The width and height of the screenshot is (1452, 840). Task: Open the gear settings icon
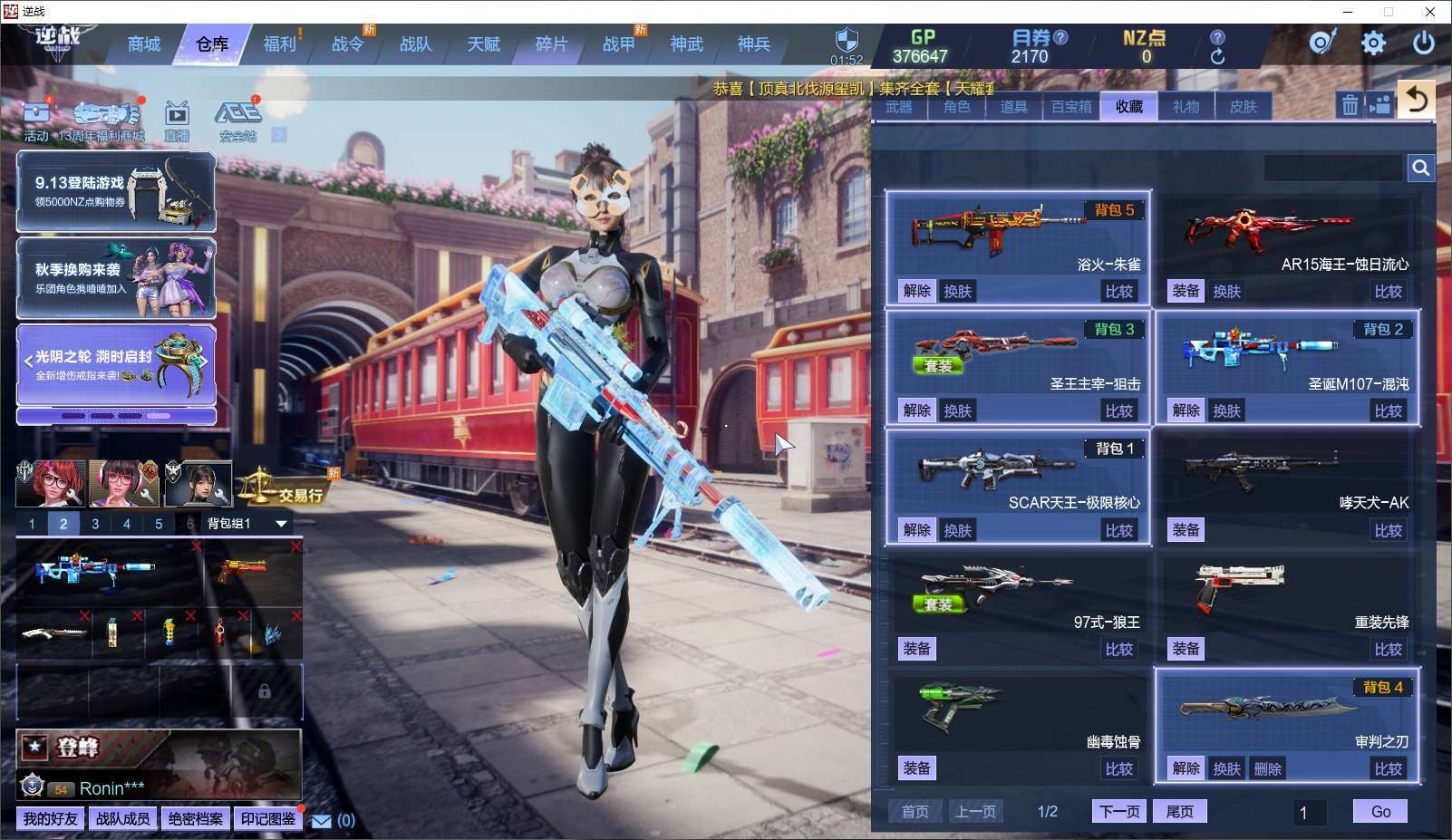[x=1373, y=43]
